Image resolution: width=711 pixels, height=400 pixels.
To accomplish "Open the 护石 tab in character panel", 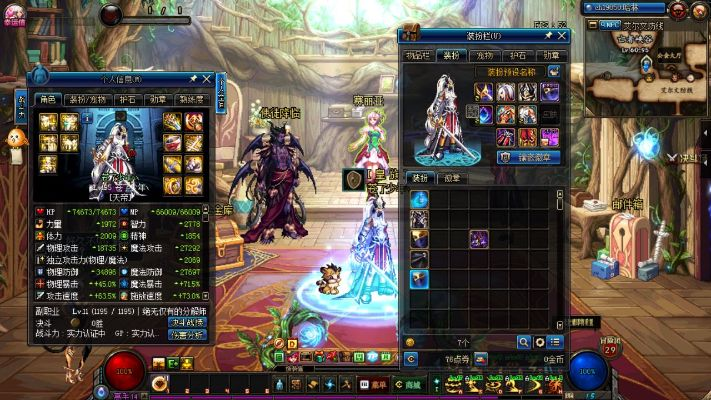I will pyautogui.click(x=128, y=99).
